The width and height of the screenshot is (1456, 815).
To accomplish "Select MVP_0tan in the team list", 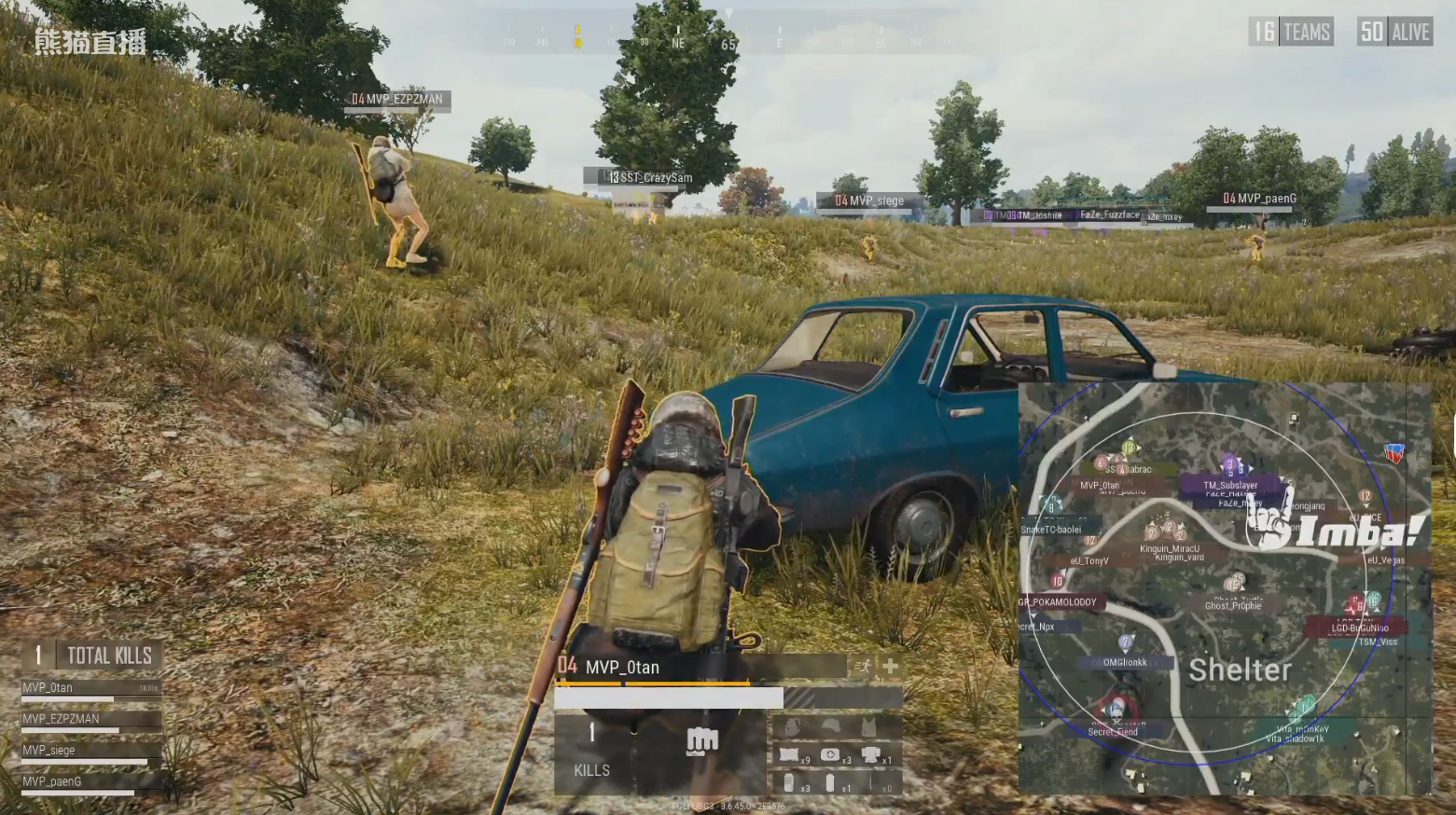I will (x=49, y=688).
